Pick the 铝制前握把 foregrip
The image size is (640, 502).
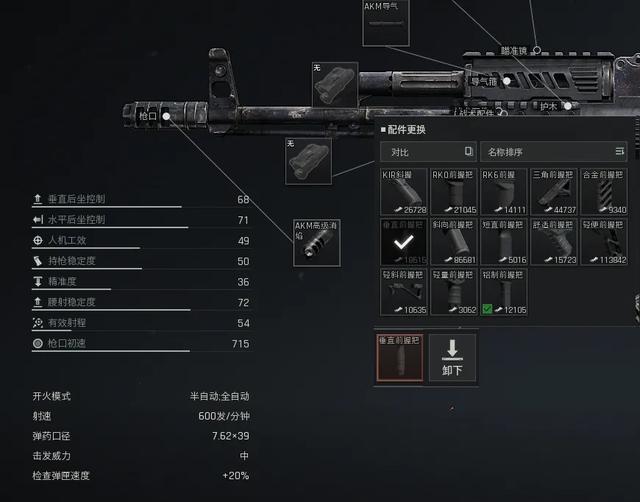tap(503, 292)
